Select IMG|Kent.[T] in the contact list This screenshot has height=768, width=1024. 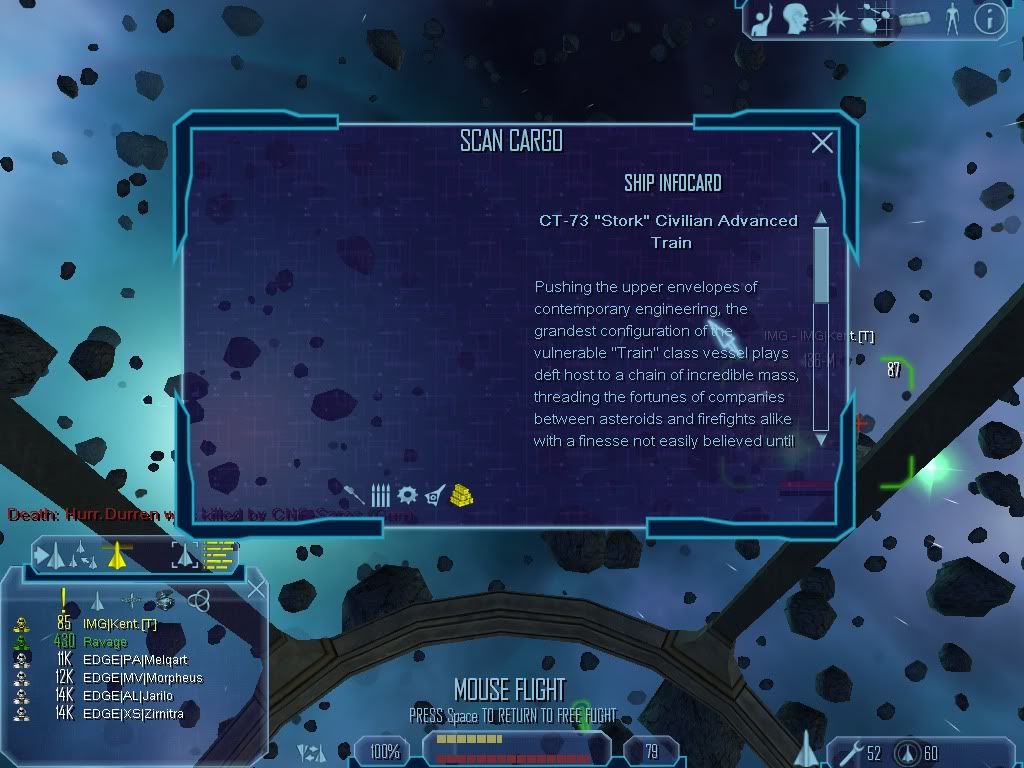point(120,624)
